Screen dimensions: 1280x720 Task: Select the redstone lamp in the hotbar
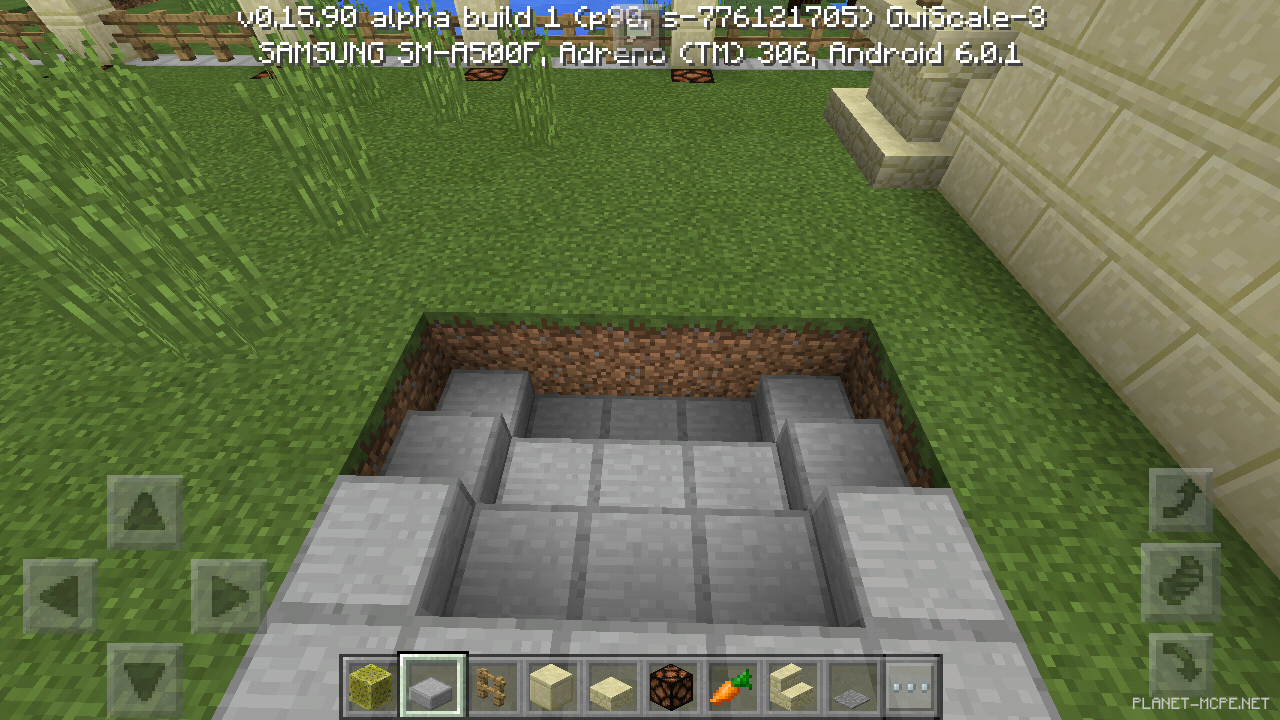[669, 687]
